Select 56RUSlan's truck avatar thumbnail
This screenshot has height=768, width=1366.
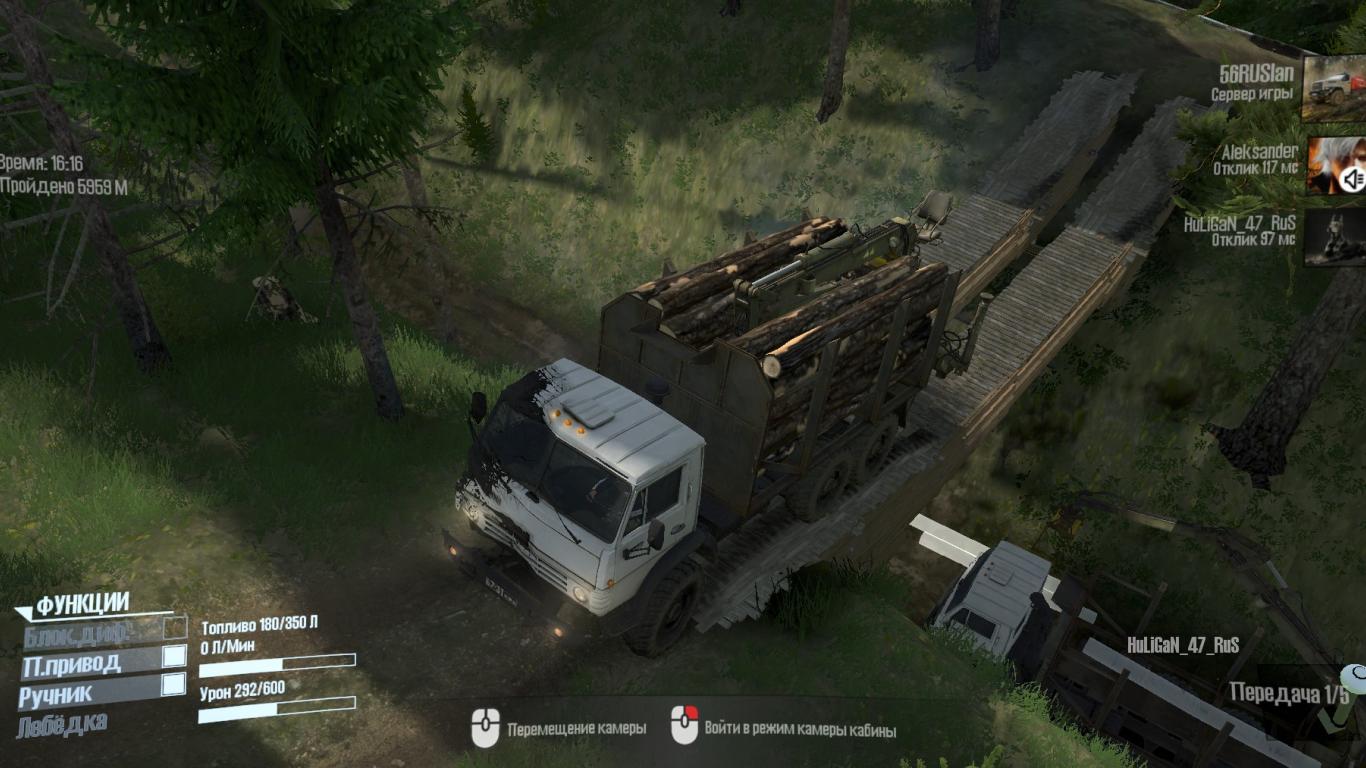click(x=1334, y=88)
